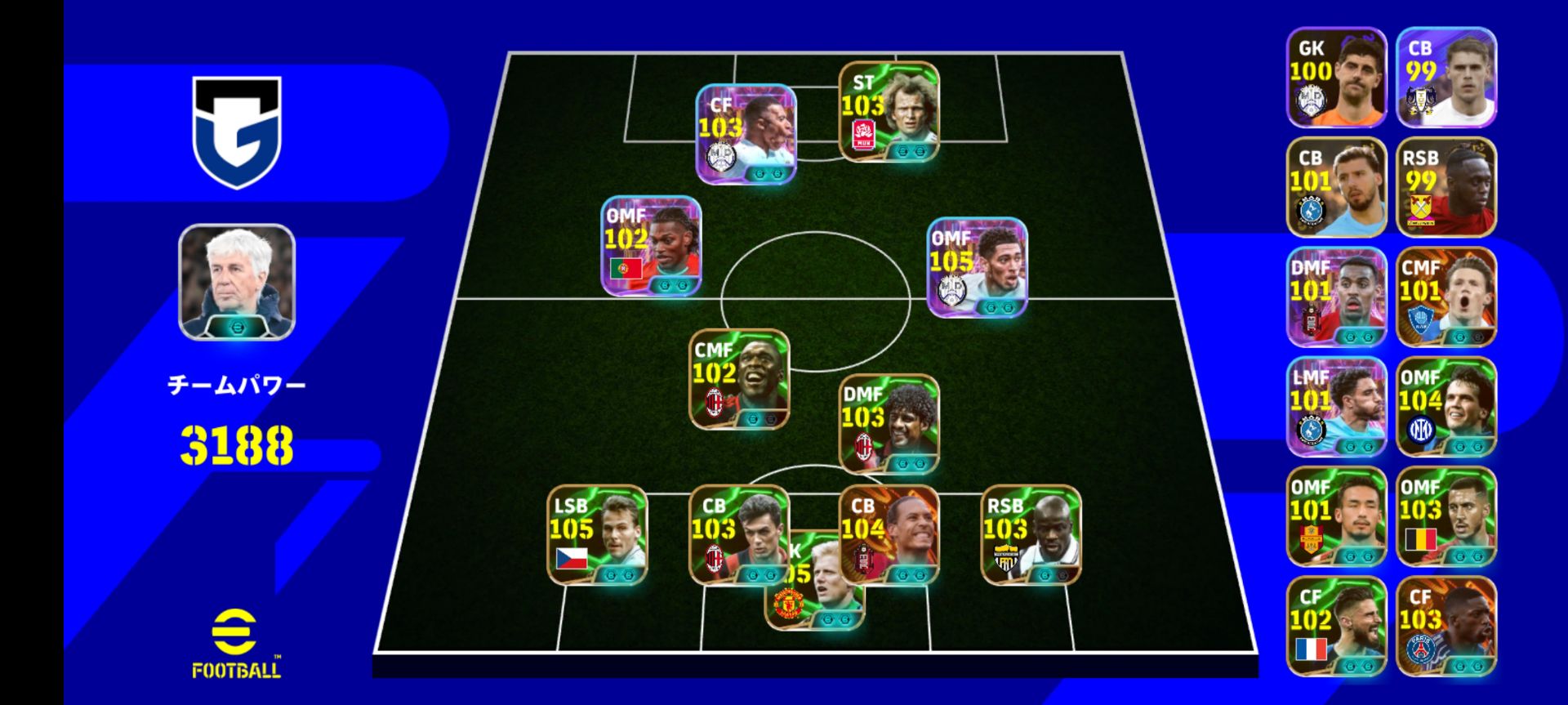Image resolution: width=1568 pixels, height=705 pixels.
Task: Select the CF 103 card on the pitch
Action: [x=746, y=134]
